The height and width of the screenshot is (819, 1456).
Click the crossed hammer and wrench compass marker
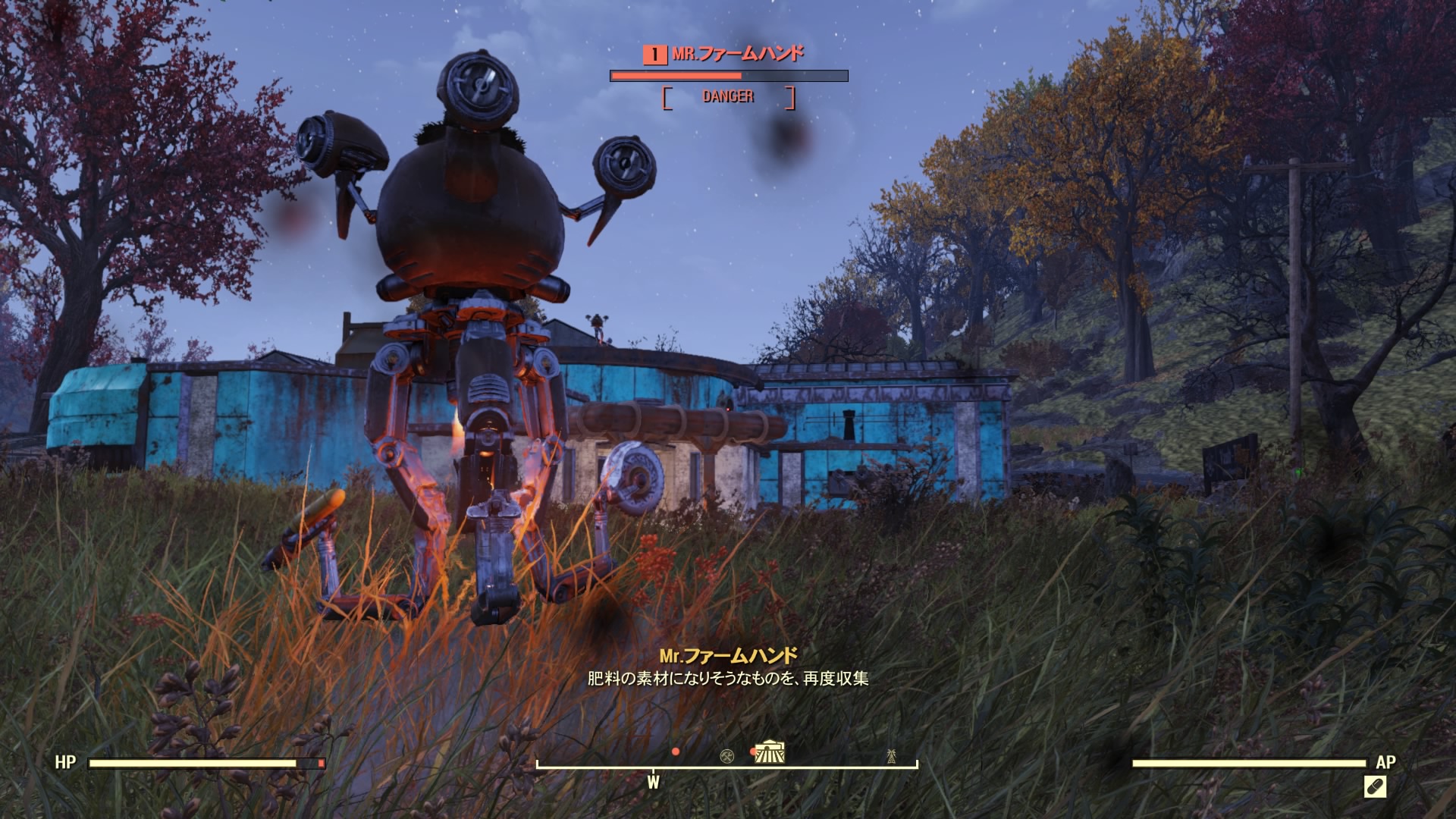[726, 755]
